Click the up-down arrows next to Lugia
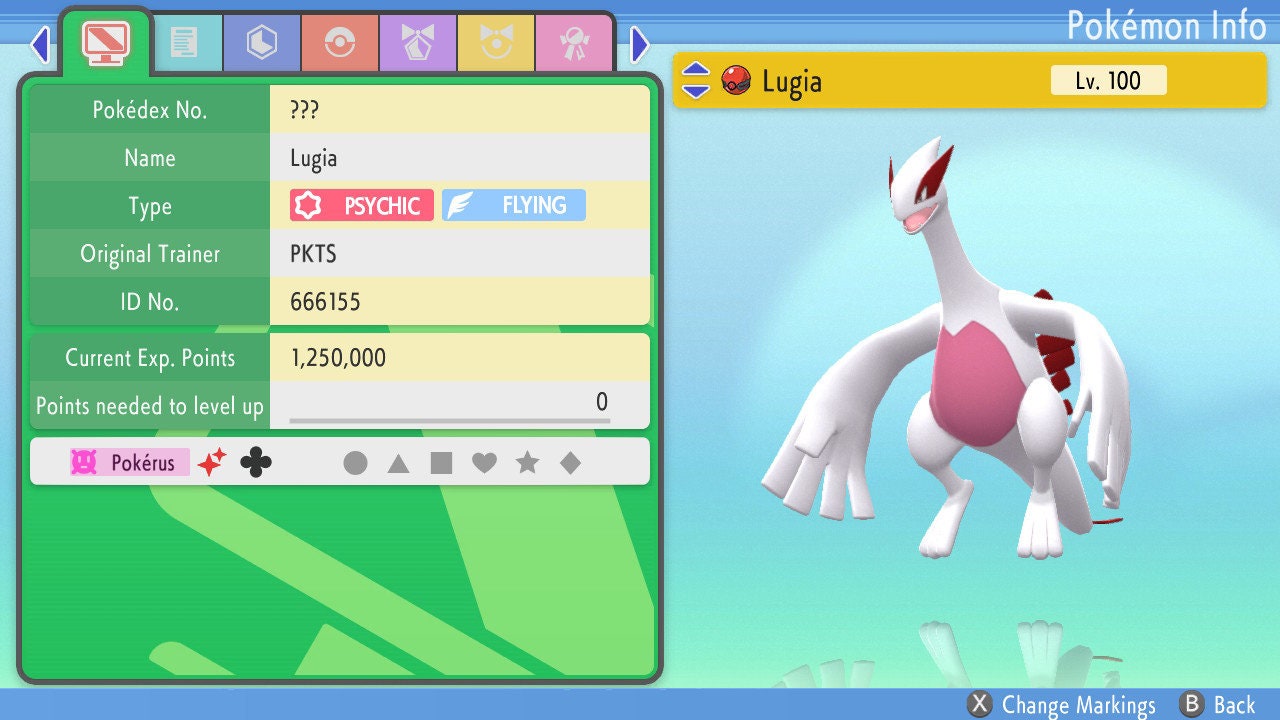This screenshot has width=1280, height=720. [x=696, y=81]
